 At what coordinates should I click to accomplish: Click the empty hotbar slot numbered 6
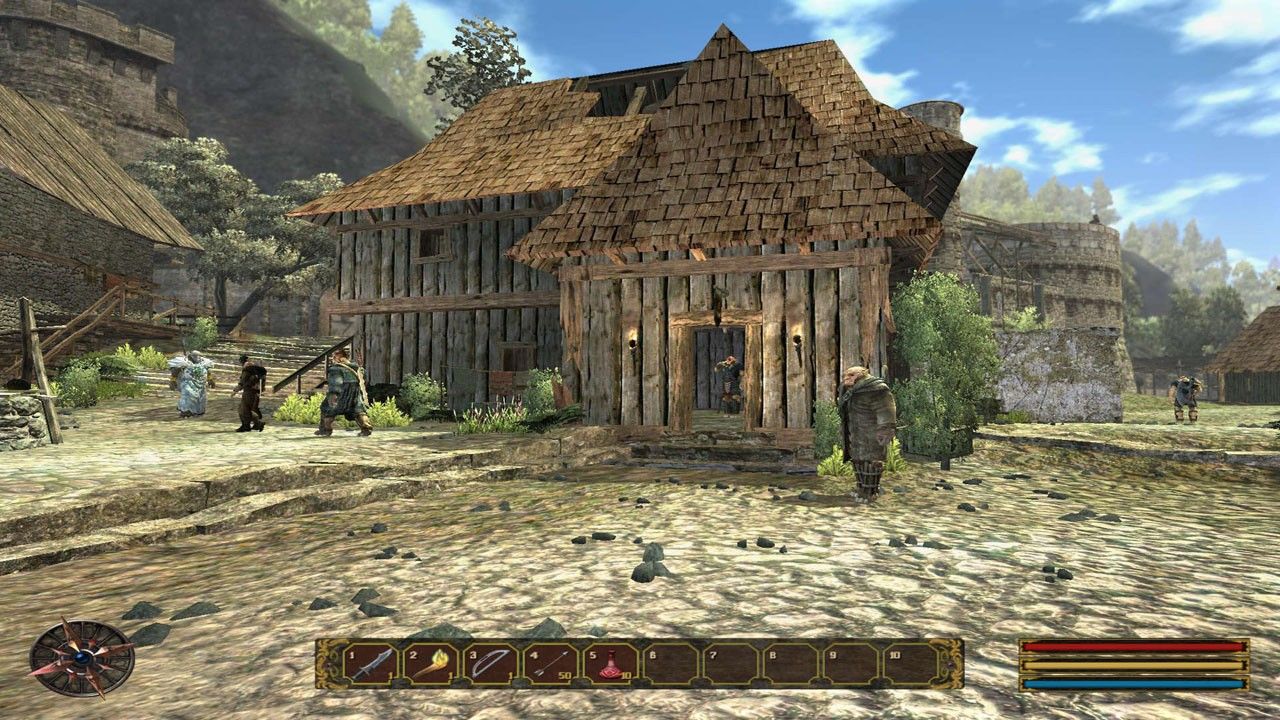(669, 664)
